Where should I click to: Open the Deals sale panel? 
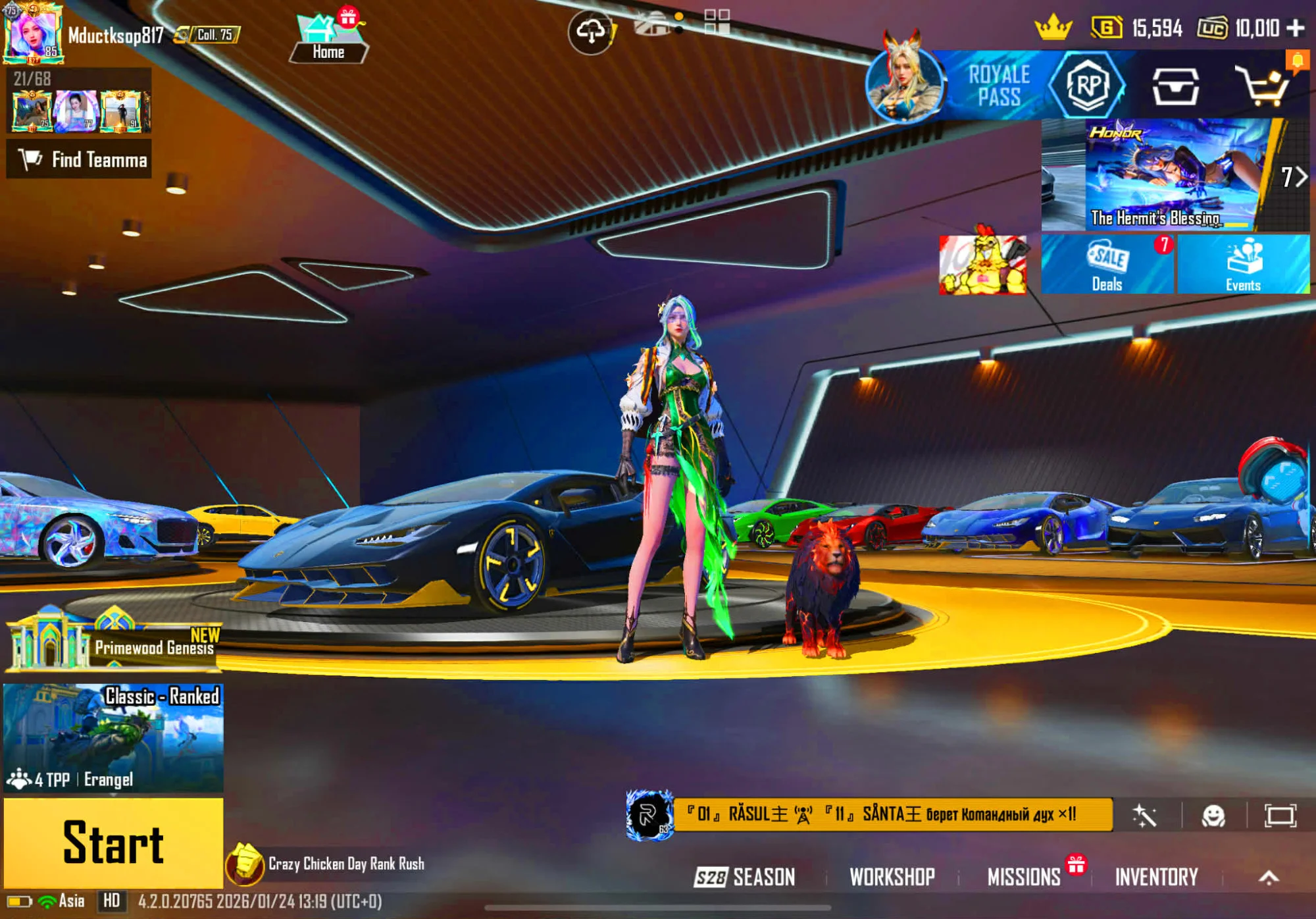(1107, 265)
